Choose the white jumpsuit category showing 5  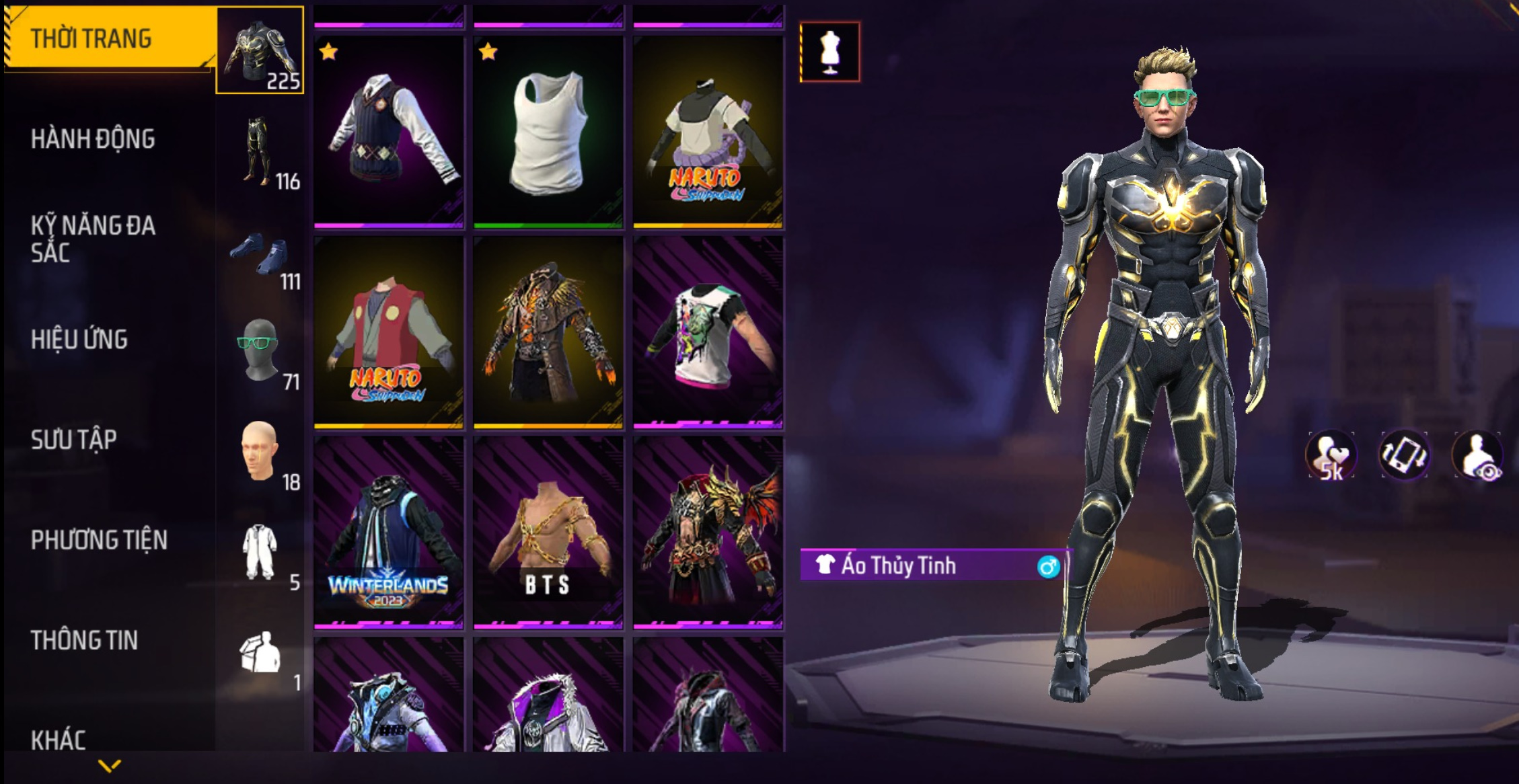[x=260, y=552]
